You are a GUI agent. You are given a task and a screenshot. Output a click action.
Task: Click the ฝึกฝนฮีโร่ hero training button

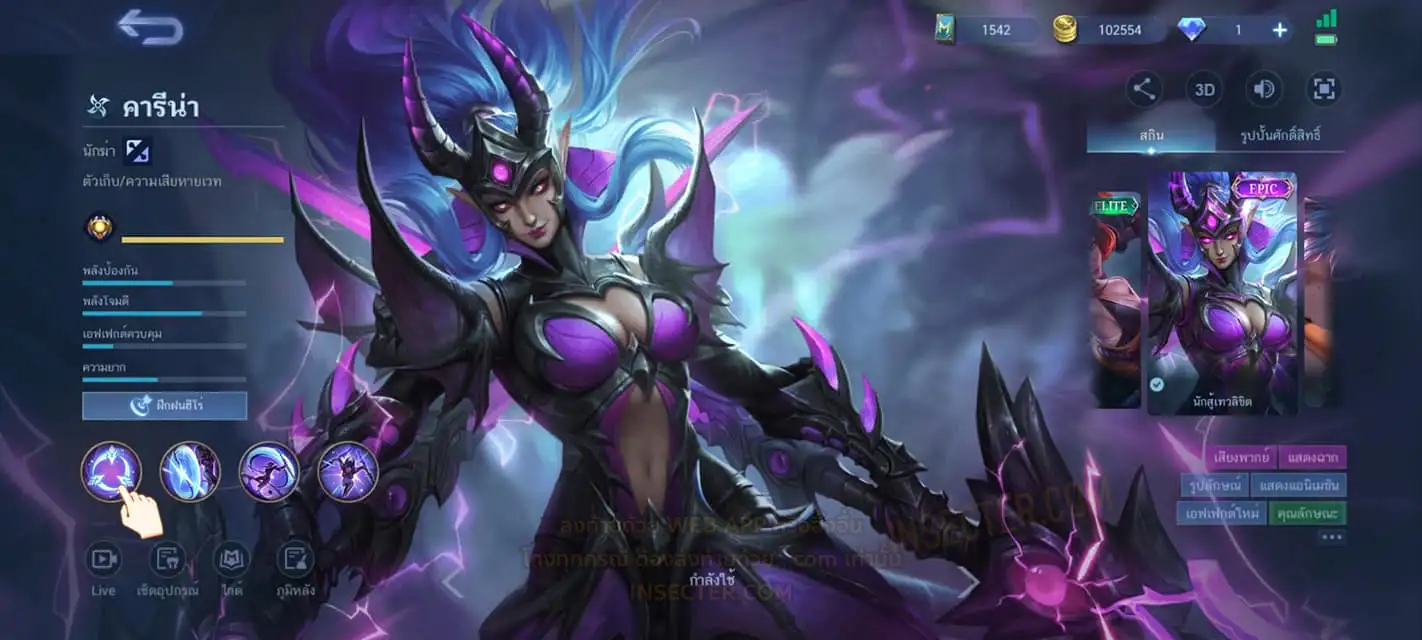(164, 405)
